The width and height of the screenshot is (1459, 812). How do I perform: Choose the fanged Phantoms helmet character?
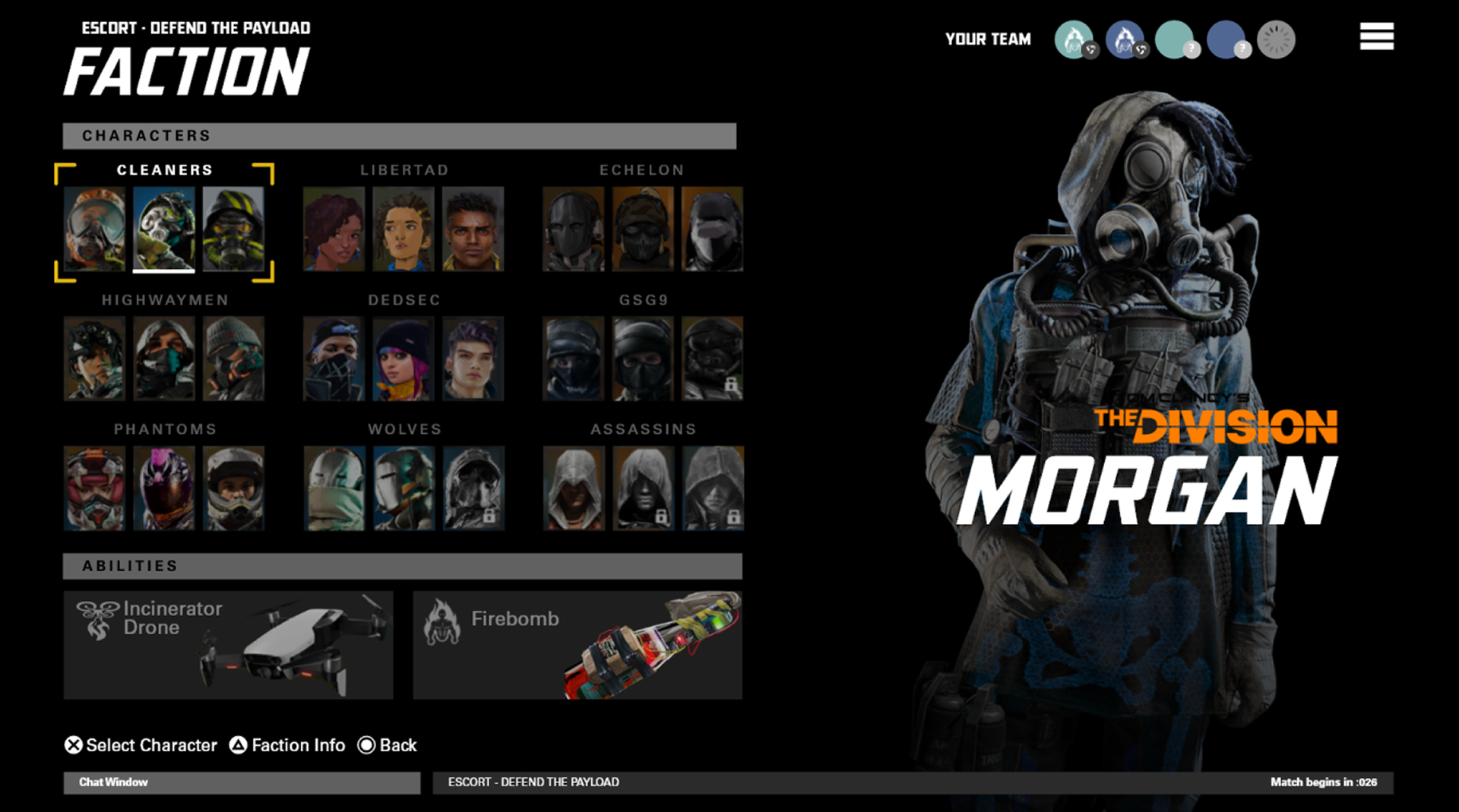(96, 487)
